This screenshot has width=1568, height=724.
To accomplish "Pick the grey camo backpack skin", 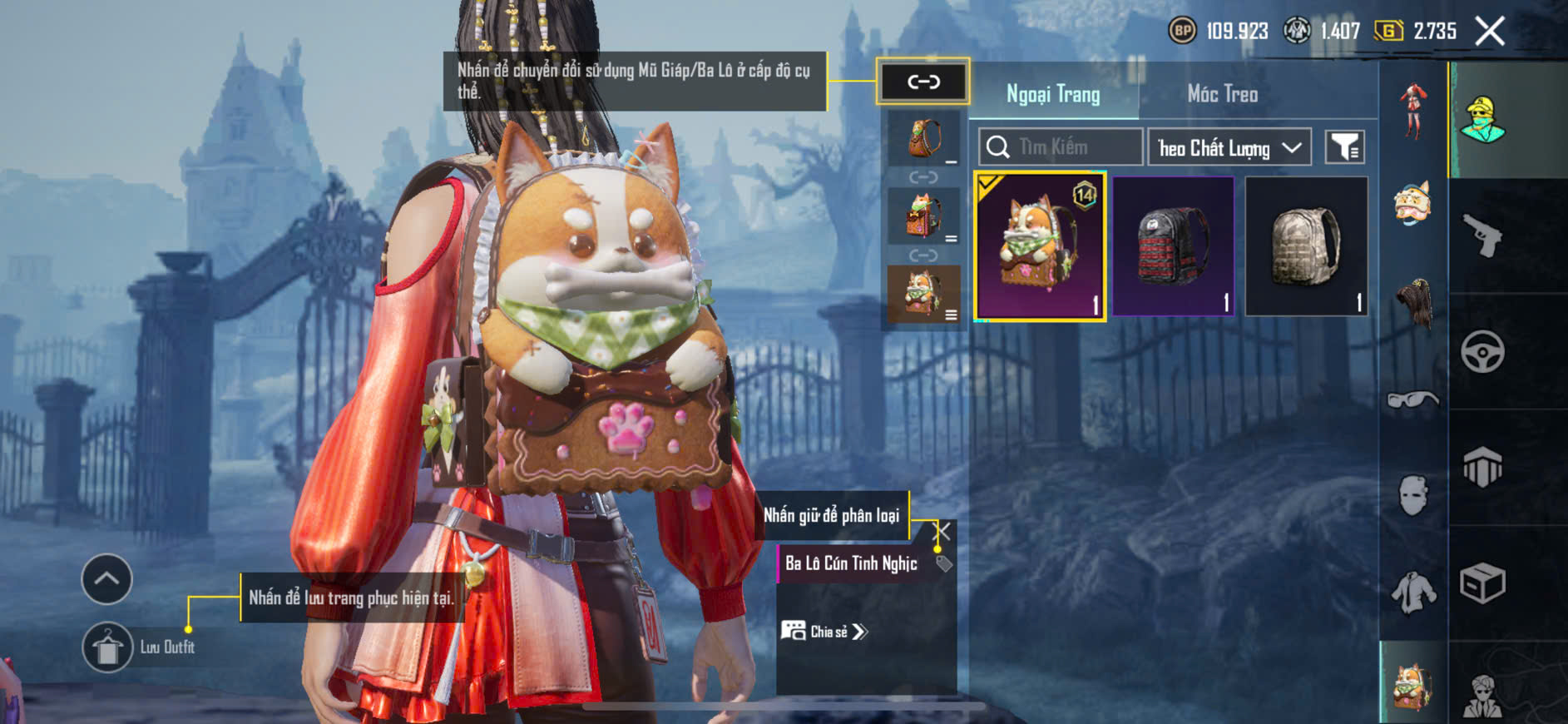I will 1306,246.
